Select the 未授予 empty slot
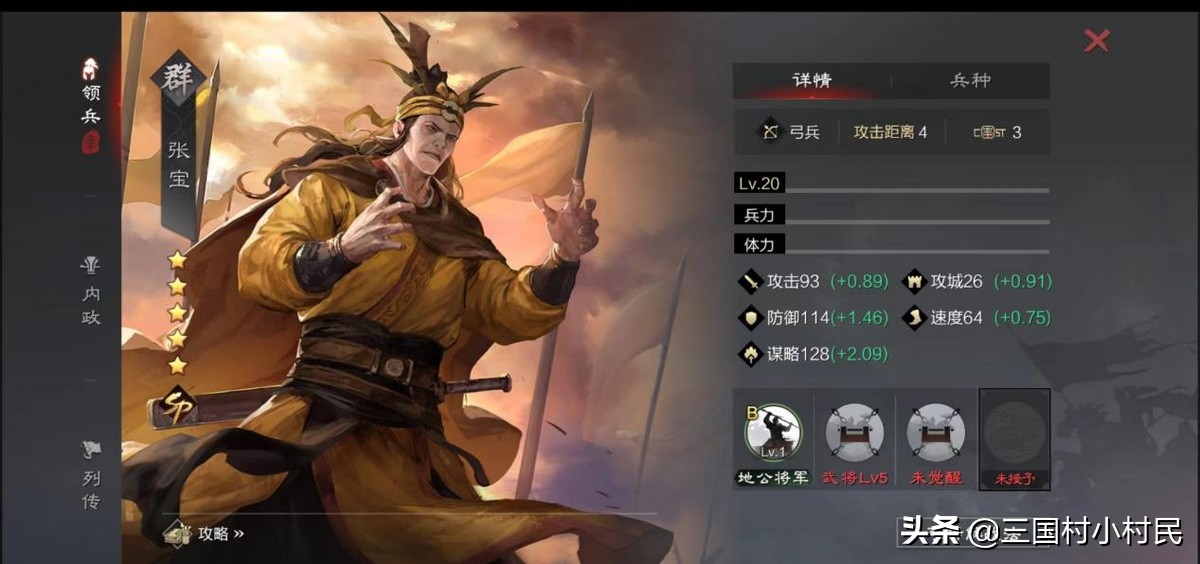1200x564 pixels. (x=1014, y=433)
